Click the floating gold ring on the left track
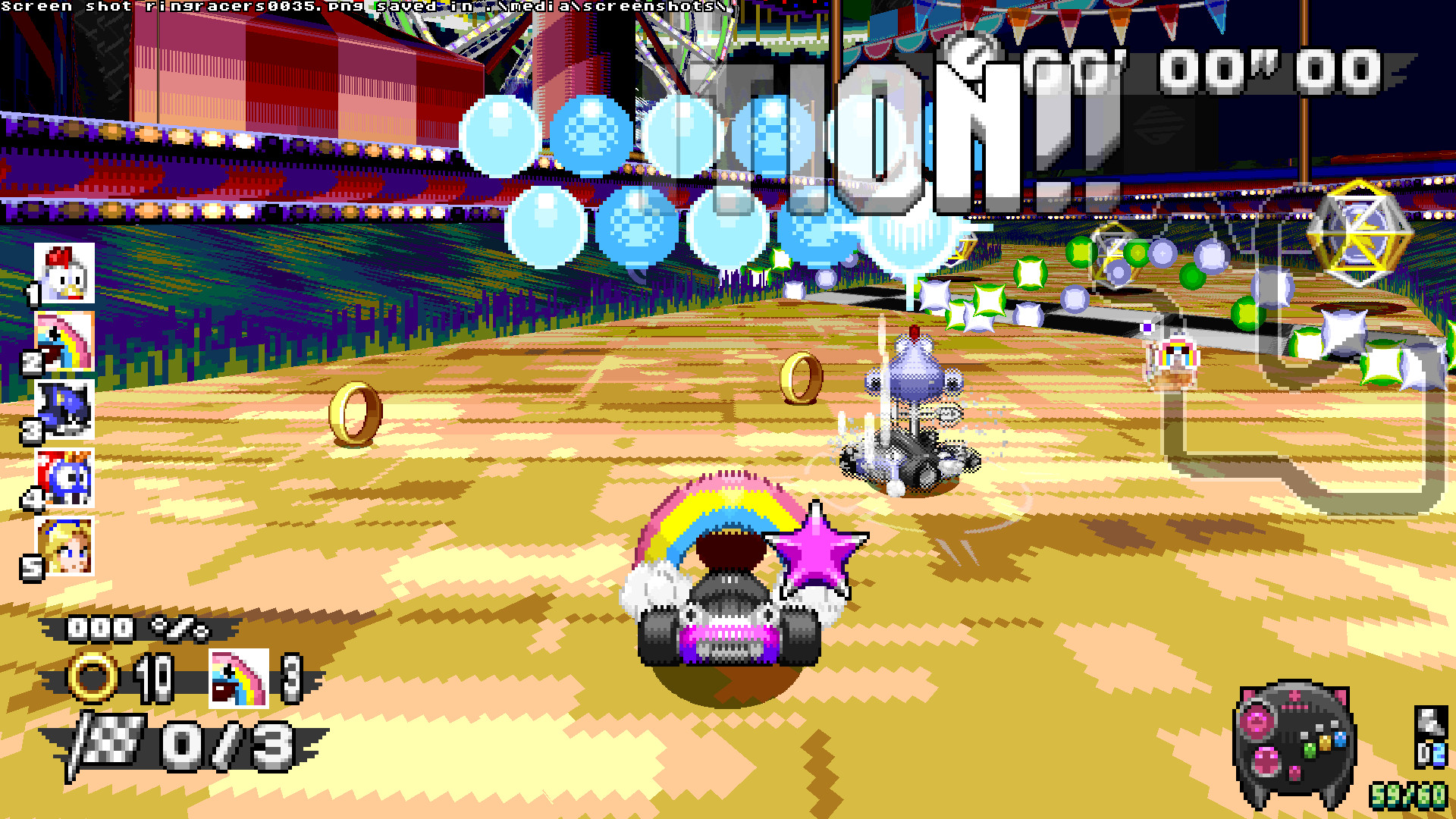 coord(353,413)
